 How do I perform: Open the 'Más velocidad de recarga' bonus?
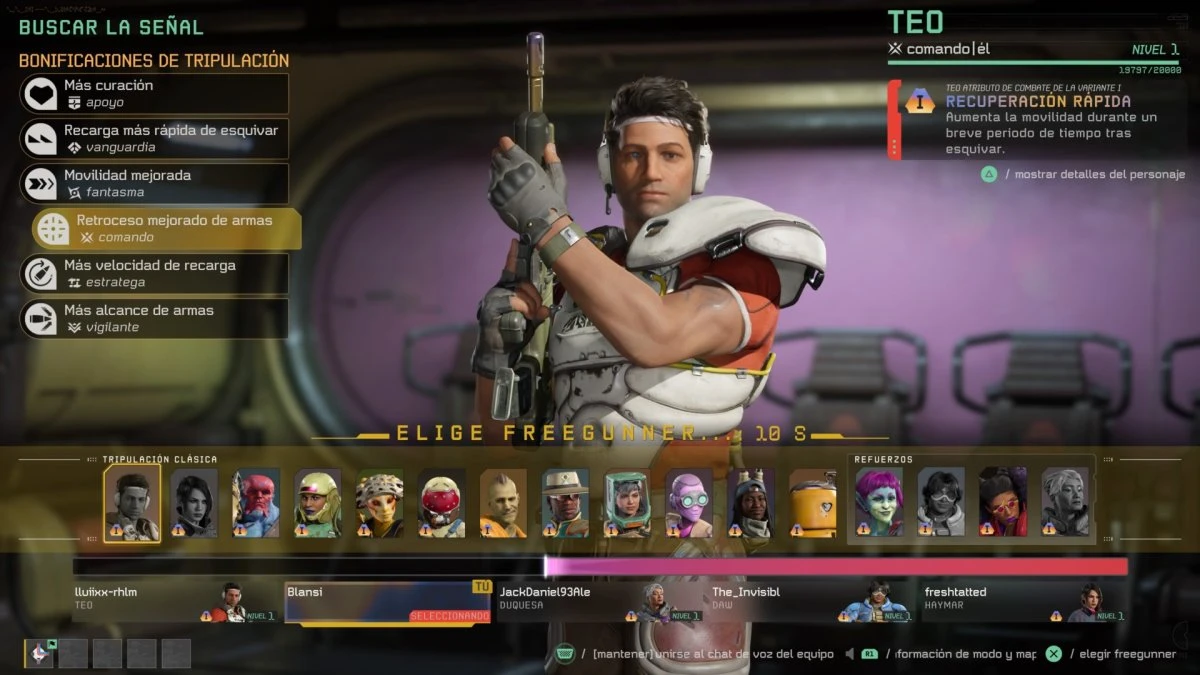[154, 274]
